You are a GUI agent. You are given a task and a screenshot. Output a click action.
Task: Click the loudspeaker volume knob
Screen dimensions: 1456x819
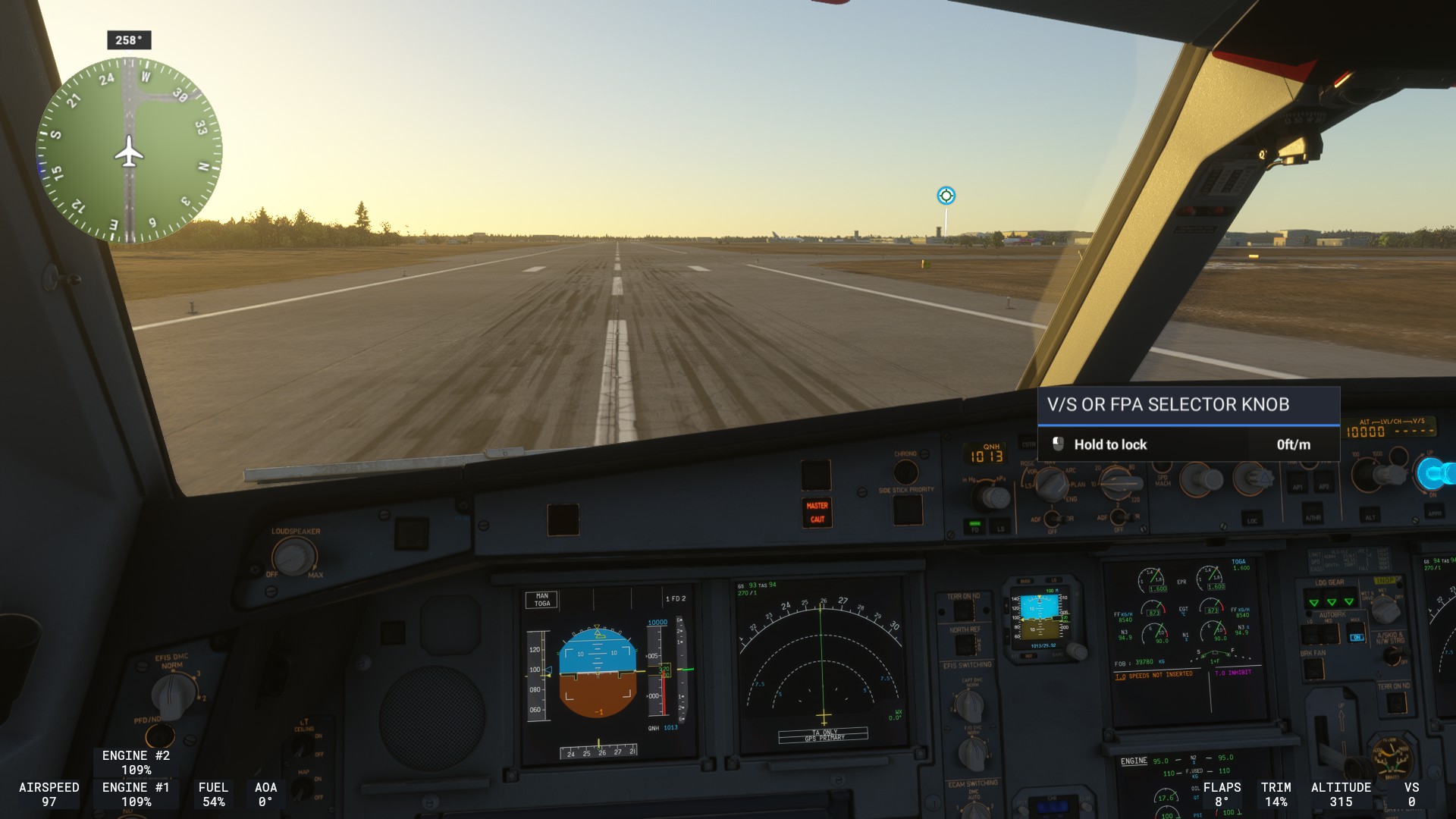point(293,557)
